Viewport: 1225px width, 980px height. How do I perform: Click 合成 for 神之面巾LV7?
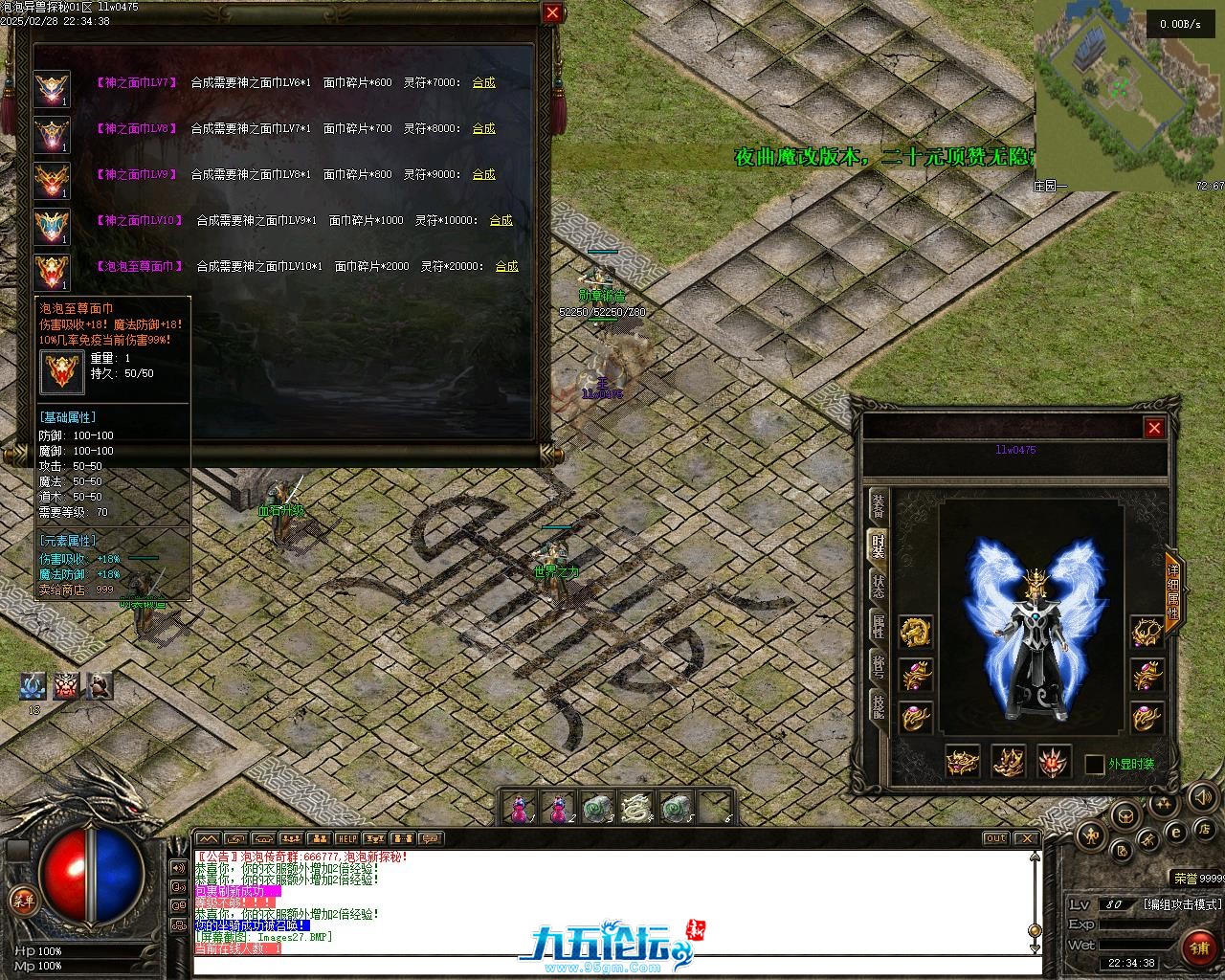483,82
